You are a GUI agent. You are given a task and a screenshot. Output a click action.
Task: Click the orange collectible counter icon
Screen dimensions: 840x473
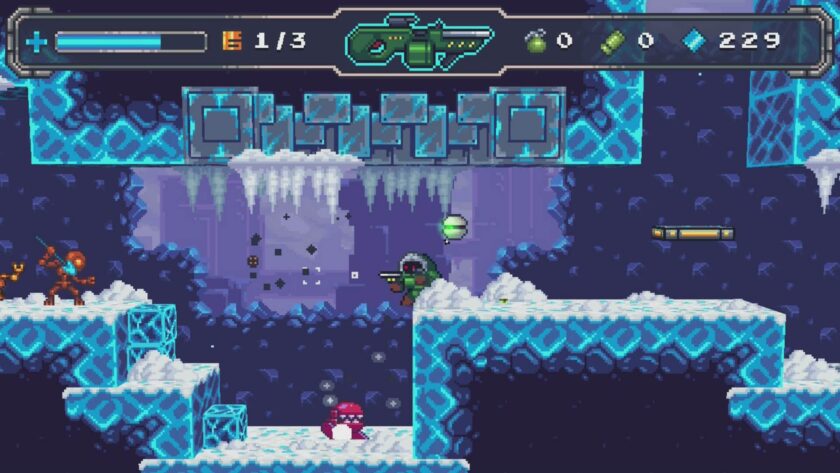[231, 41]
